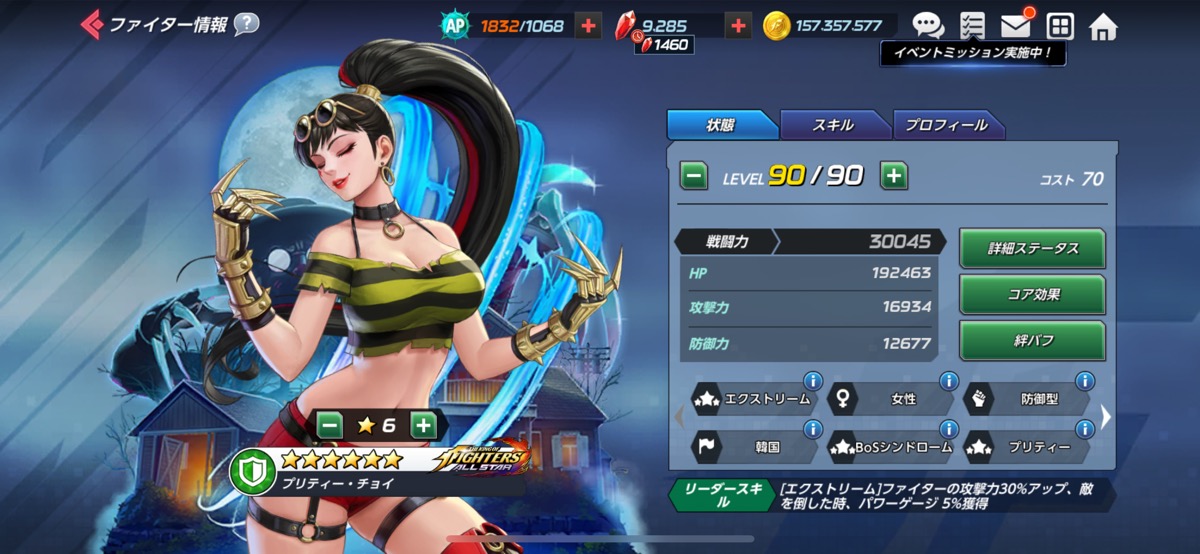
Task: Lower the star rank with minus
Action: click(330, 425)
